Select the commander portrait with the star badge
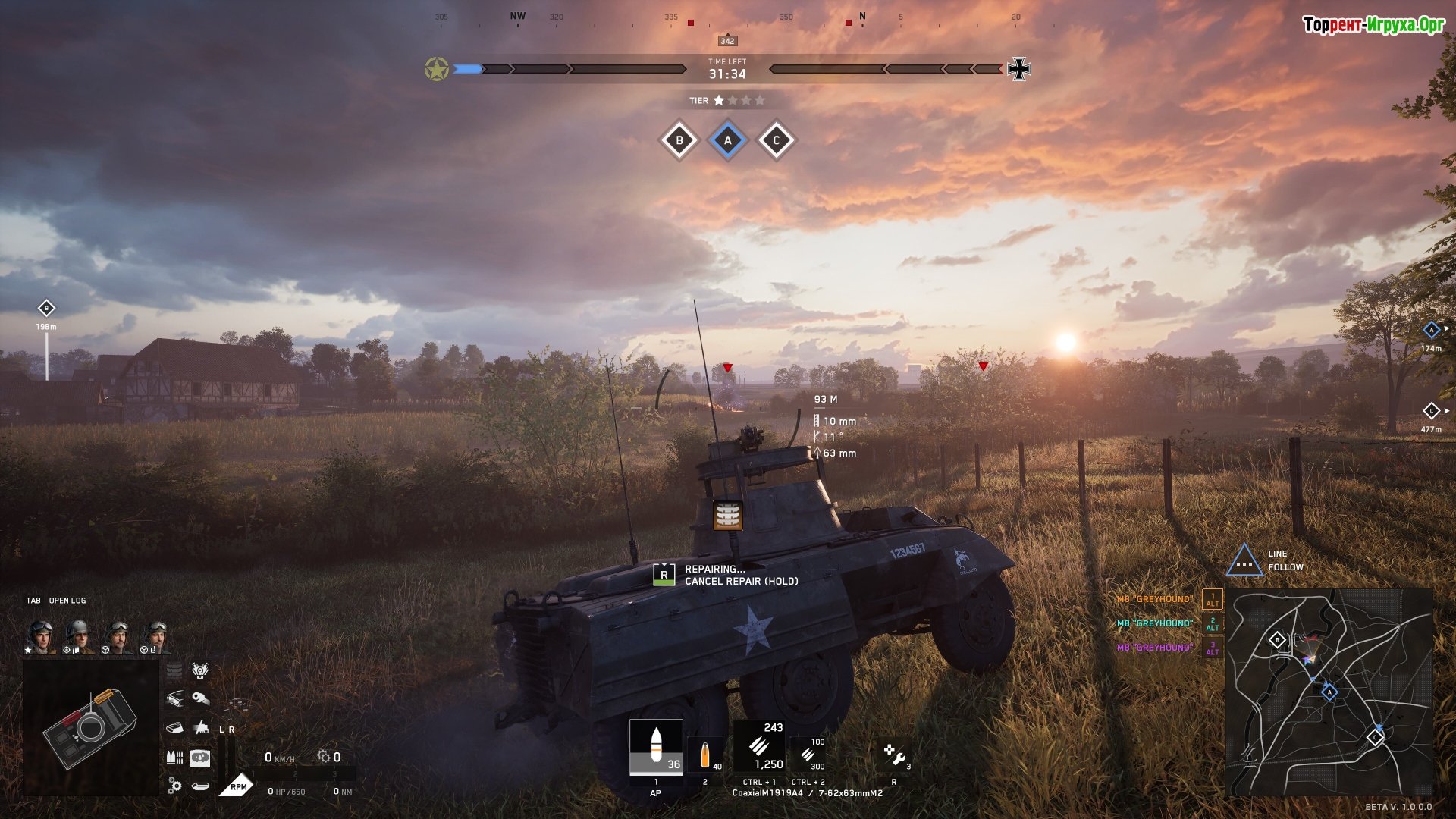The height and width of the screenshot is (819, 1456). 41,636
